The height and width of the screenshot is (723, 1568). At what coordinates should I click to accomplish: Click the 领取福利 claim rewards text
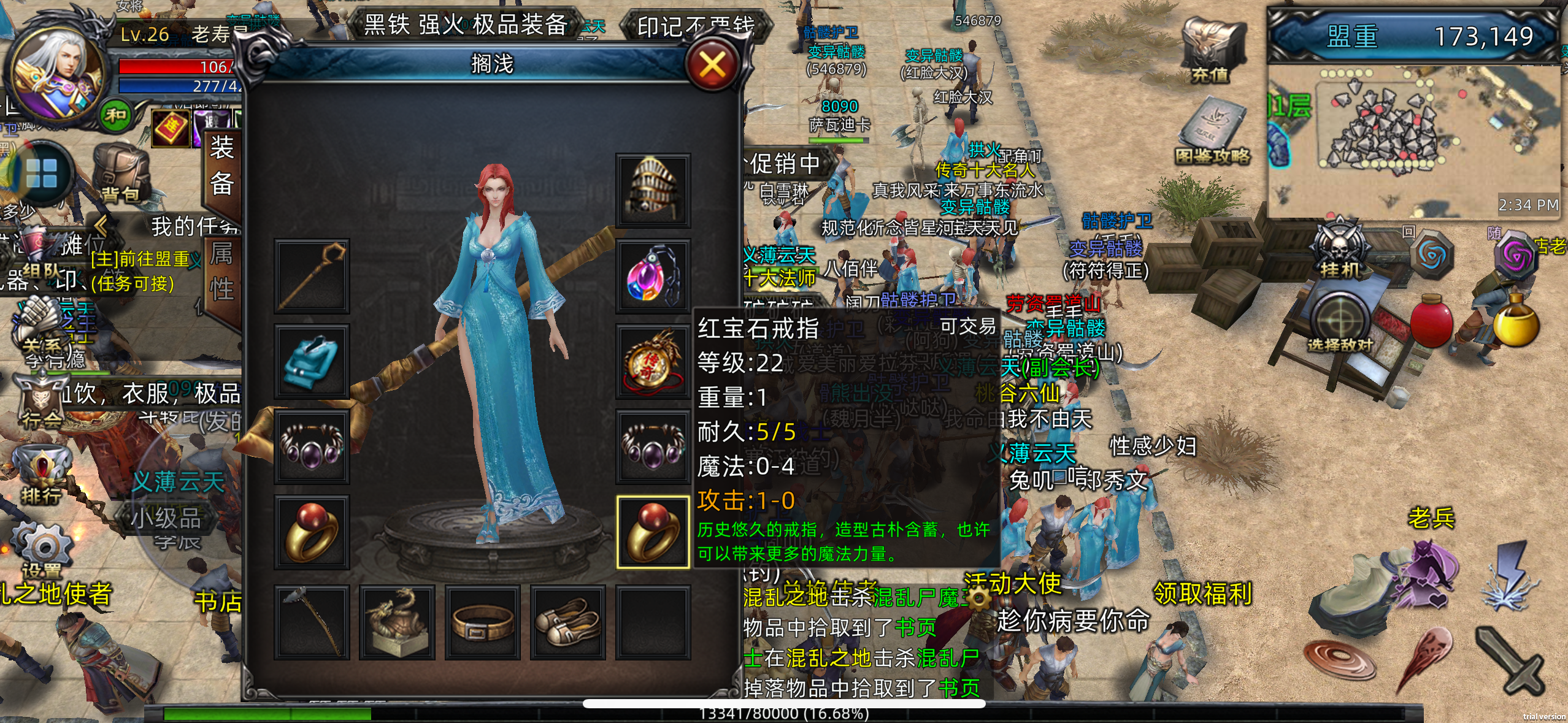(x=1202, y=592)
